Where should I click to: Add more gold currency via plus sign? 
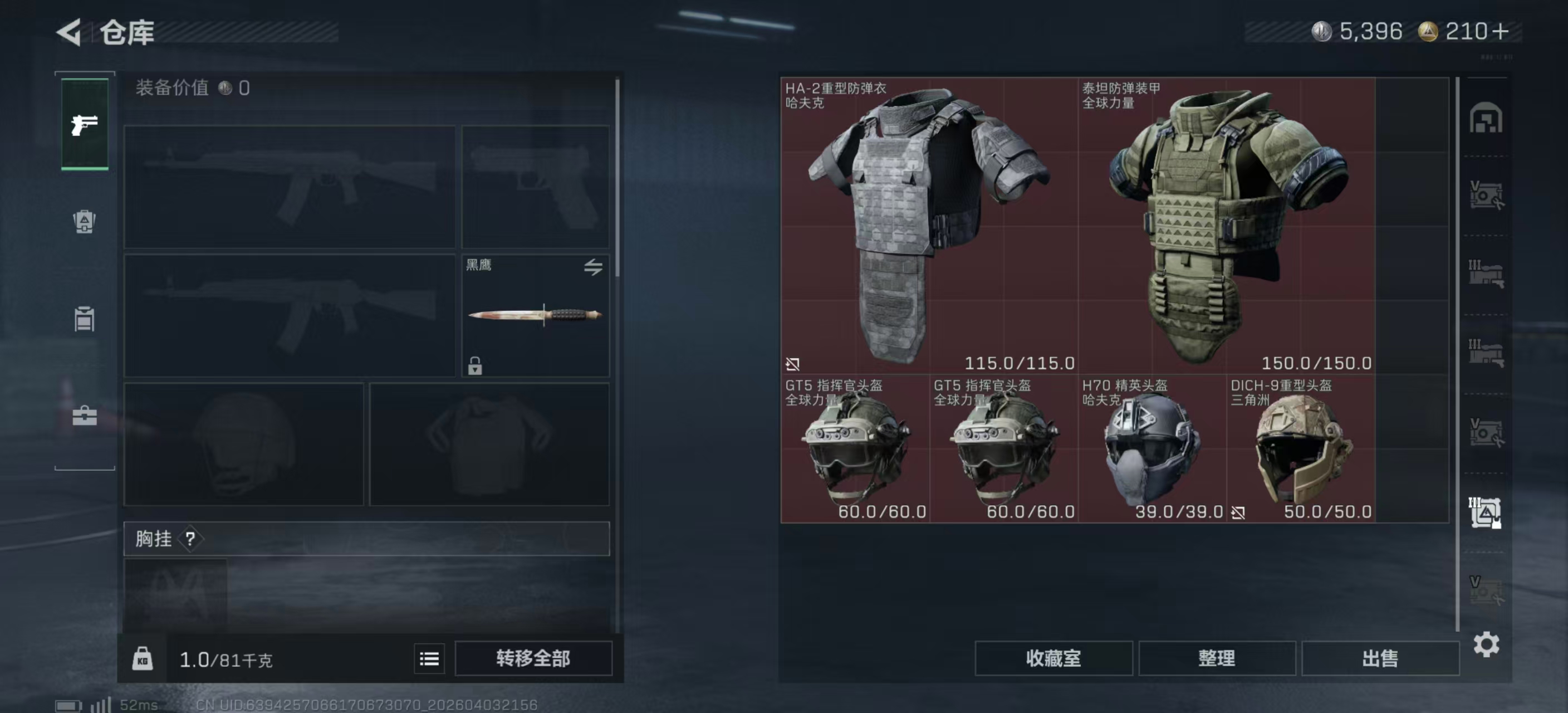coord(1501,32)
